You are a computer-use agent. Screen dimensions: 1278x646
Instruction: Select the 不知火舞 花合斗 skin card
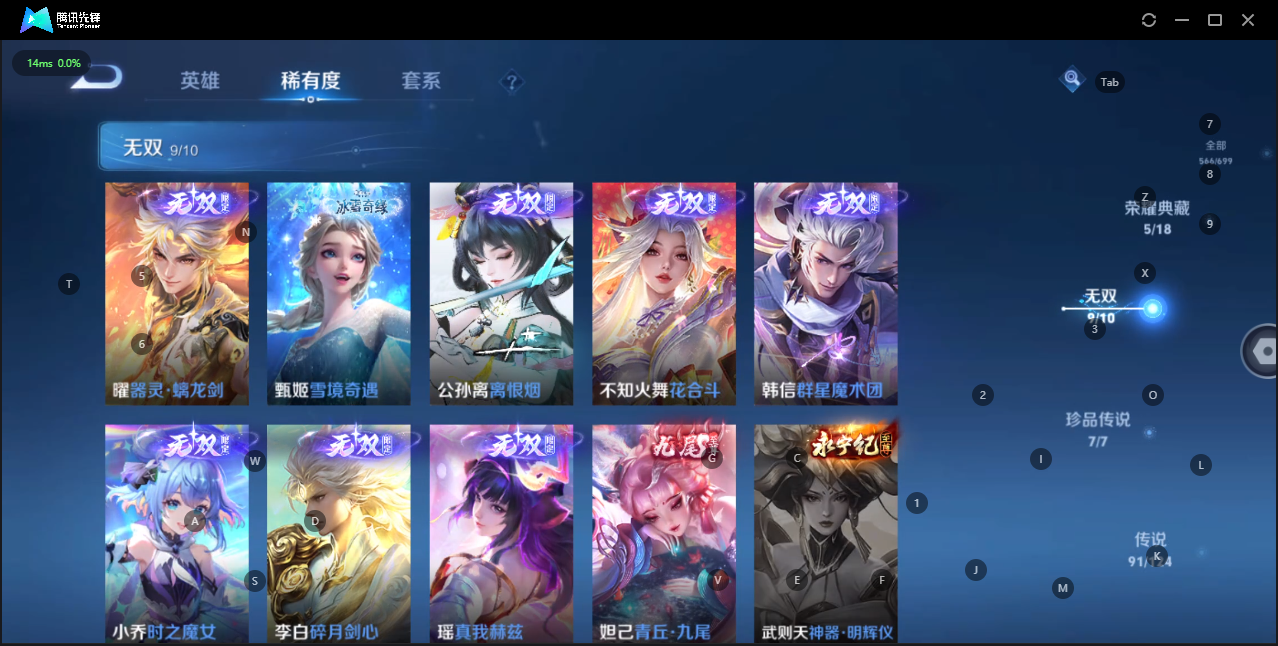pyautogui.click(x=663, y=293)
